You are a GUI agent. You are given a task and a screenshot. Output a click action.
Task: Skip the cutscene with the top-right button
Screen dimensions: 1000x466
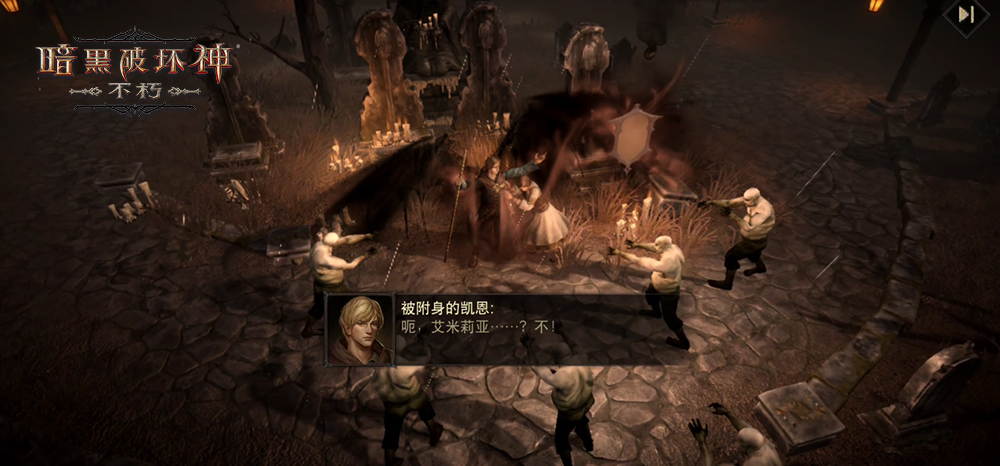[x=966, y=15]
